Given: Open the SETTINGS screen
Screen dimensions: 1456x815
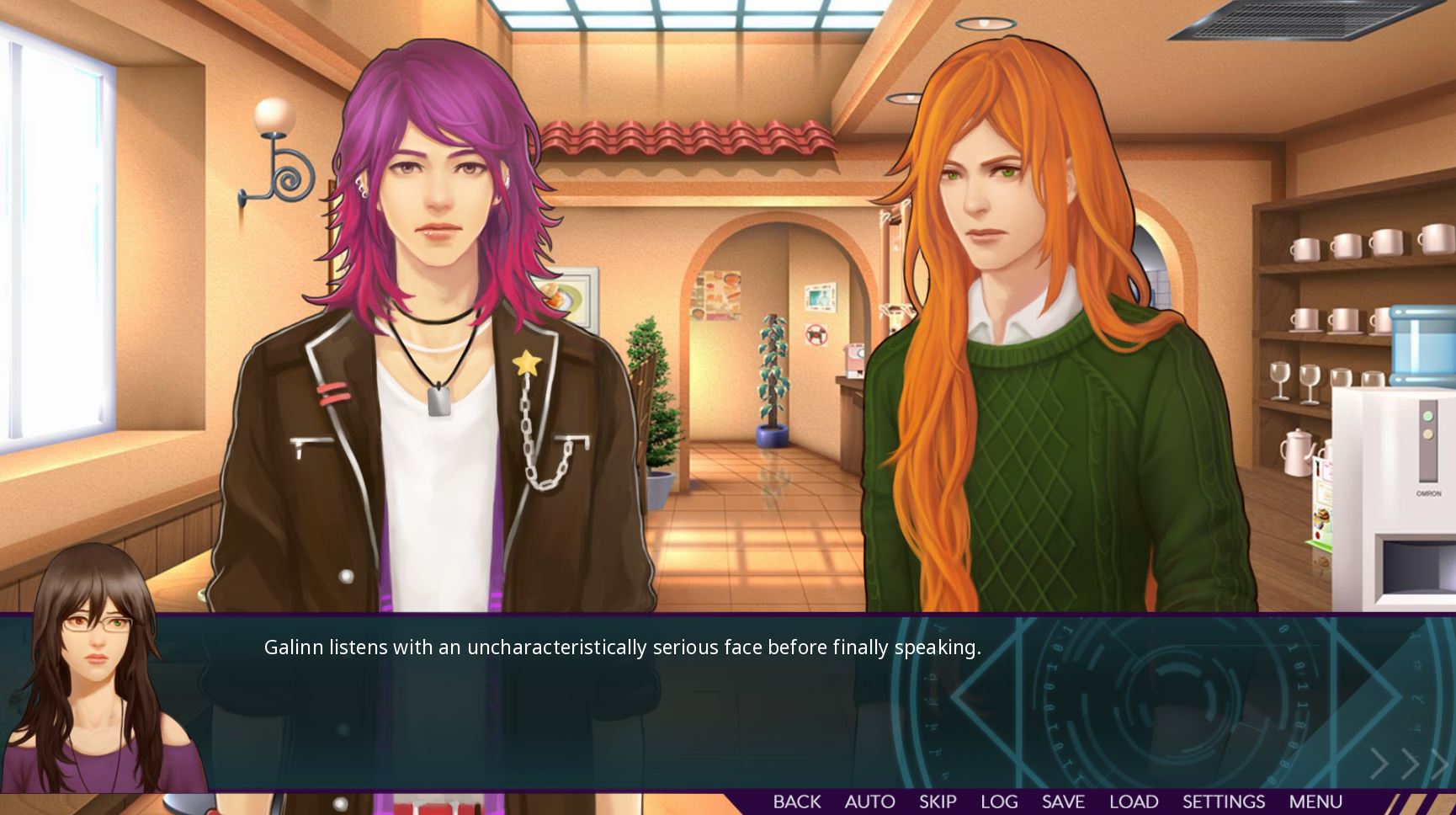Looking at the screenshot, I should pyautogui.click(x=1223, y=802).
